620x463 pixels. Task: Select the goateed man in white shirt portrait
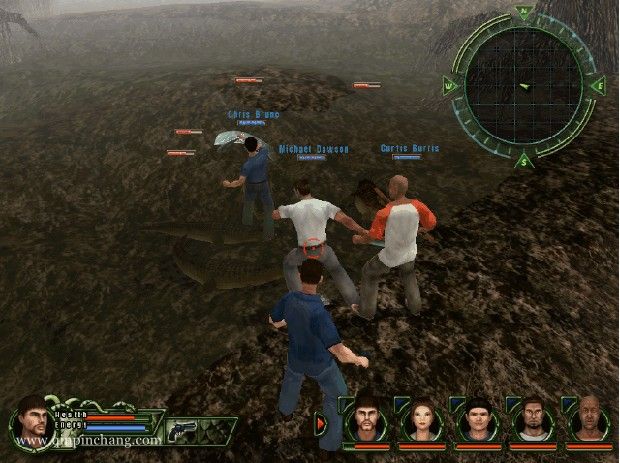pos(534,423)
